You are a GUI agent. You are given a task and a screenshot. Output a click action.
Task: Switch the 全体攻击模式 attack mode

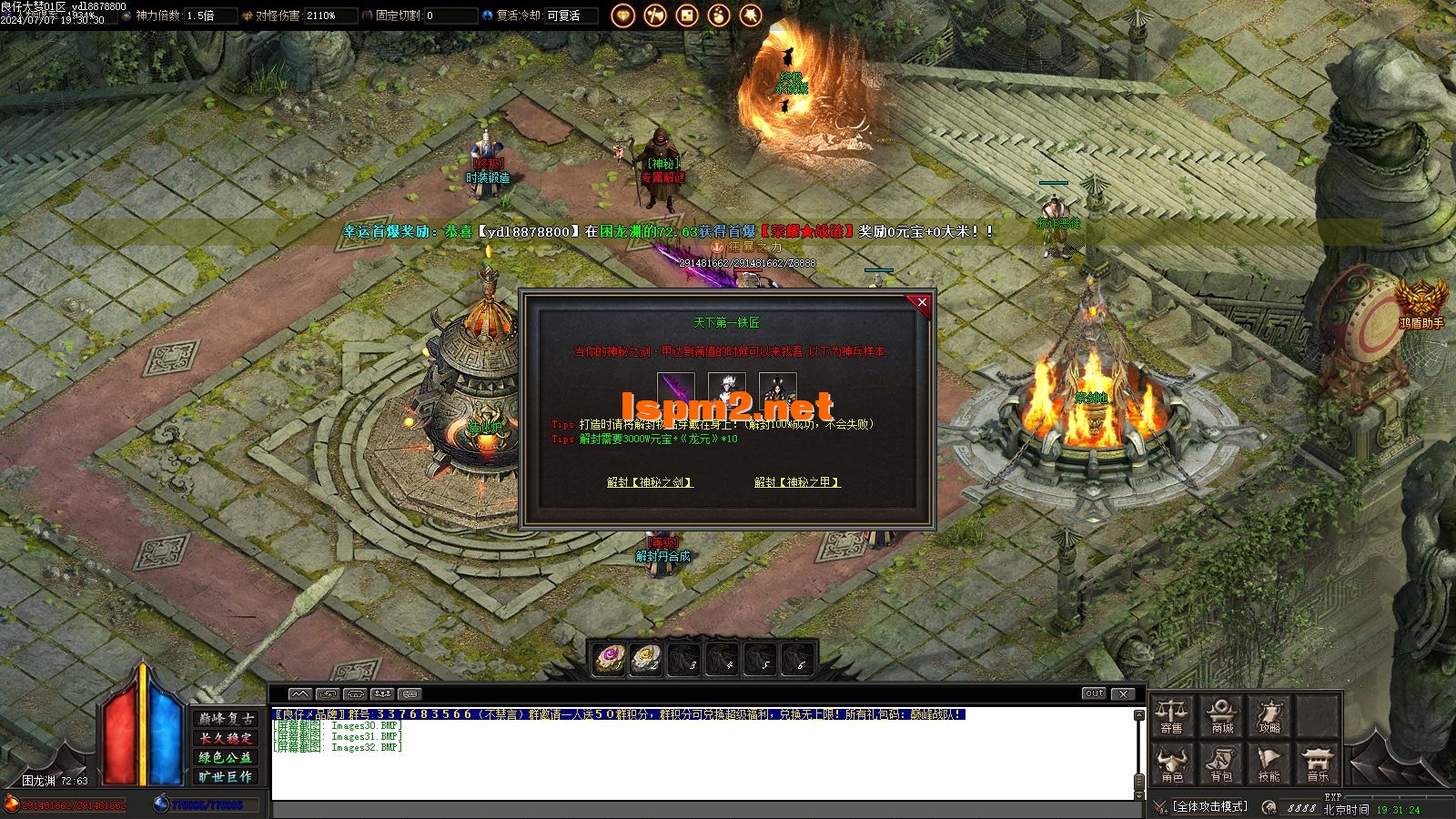pyautogui.click(x=1208, y=806)
